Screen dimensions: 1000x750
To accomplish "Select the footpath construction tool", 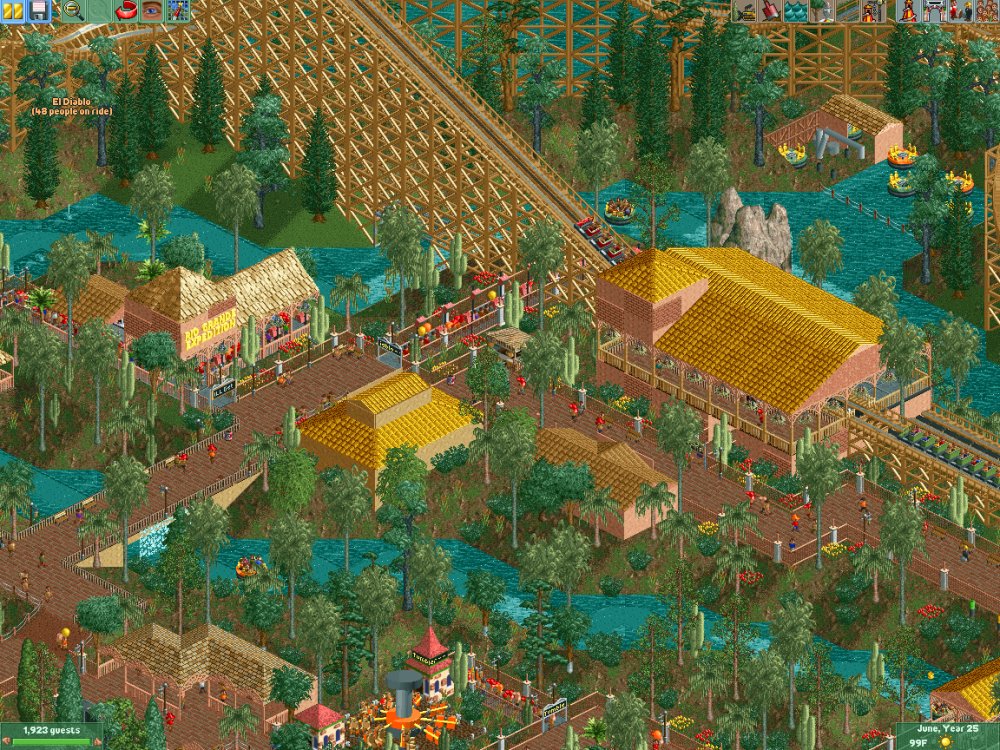I will click(x=846, y=11).
